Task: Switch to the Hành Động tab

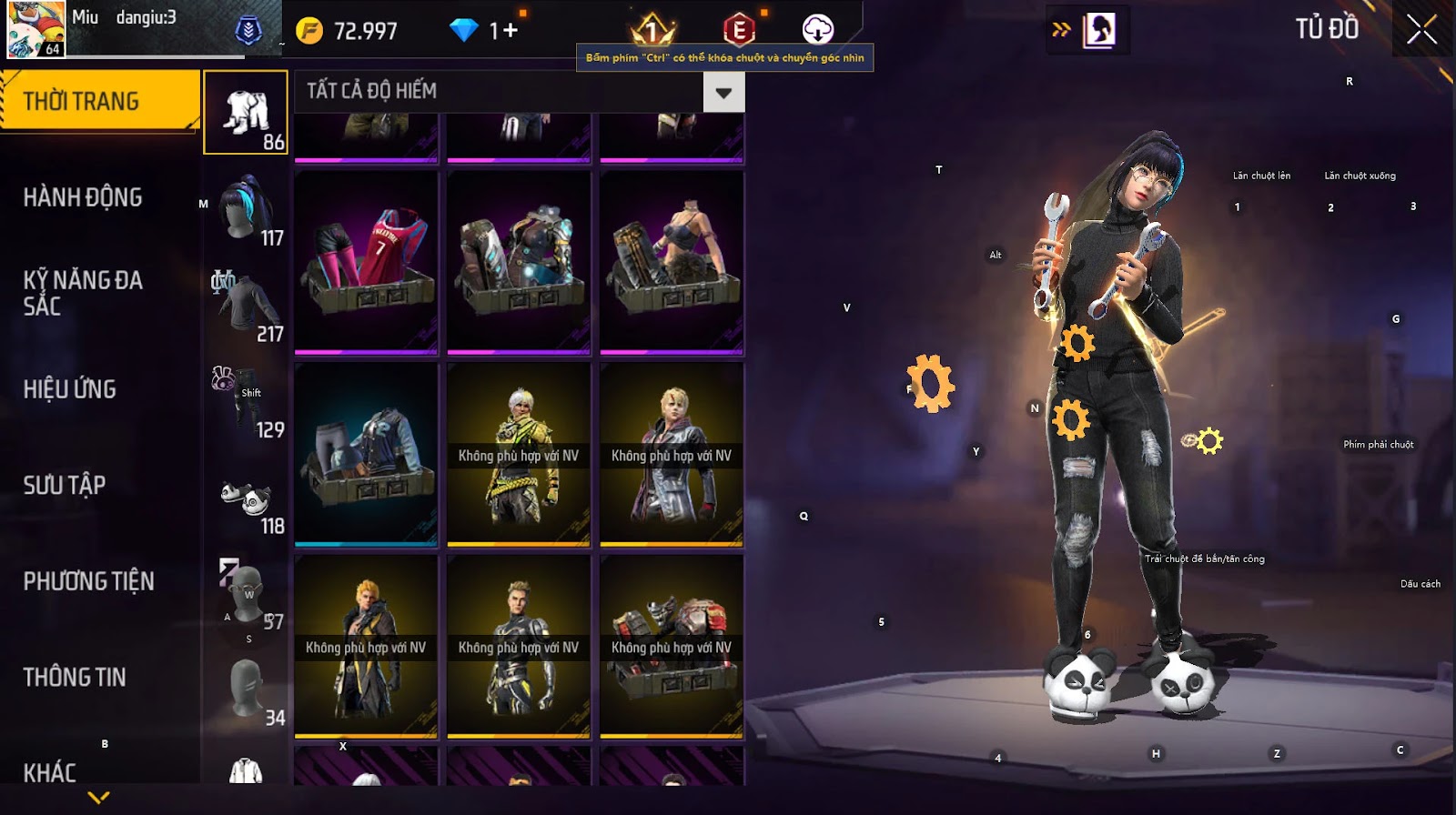Action: pyautogui.click(x=83, y=197)
